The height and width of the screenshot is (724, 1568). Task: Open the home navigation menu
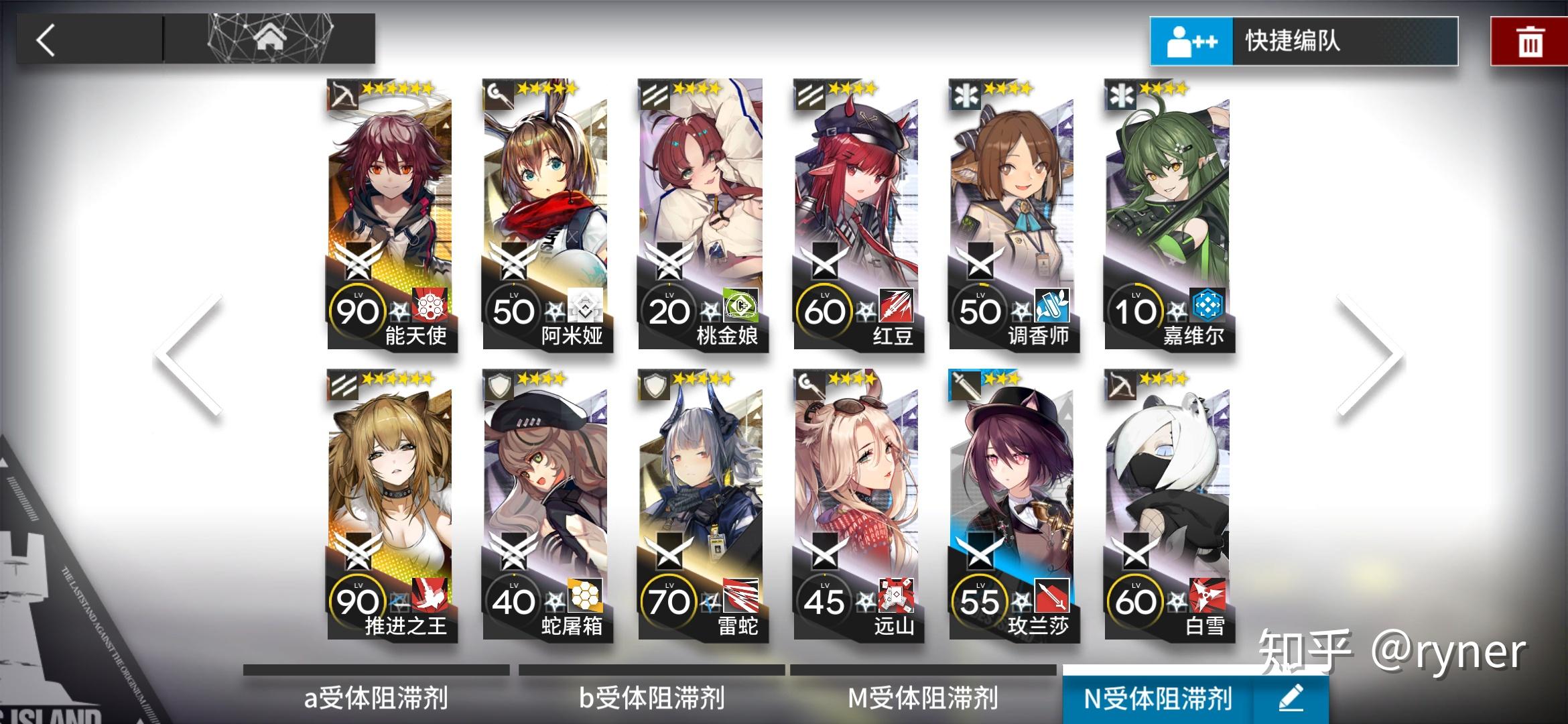coord(270,39)
